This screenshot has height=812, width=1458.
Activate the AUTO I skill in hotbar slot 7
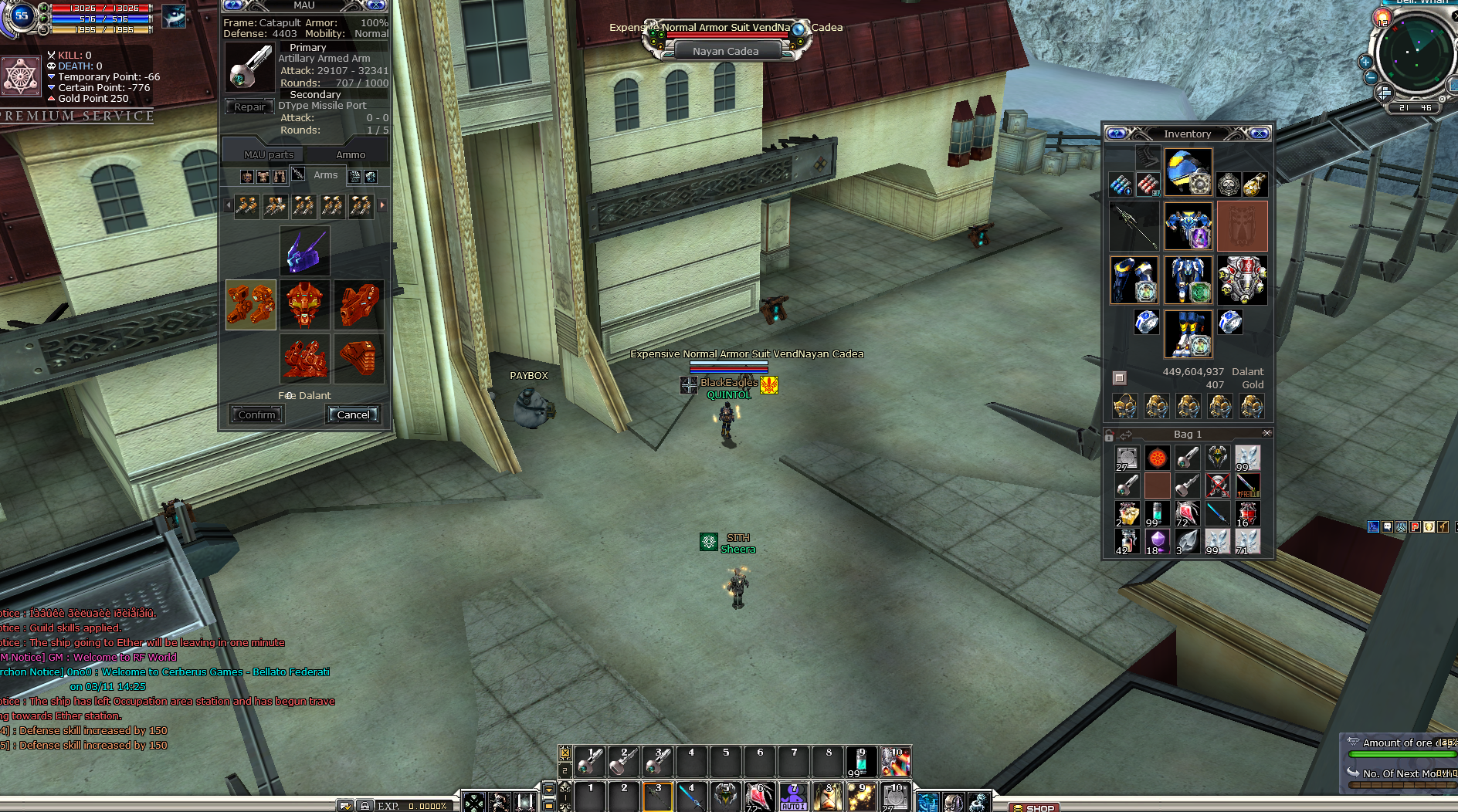pos(793,797)
